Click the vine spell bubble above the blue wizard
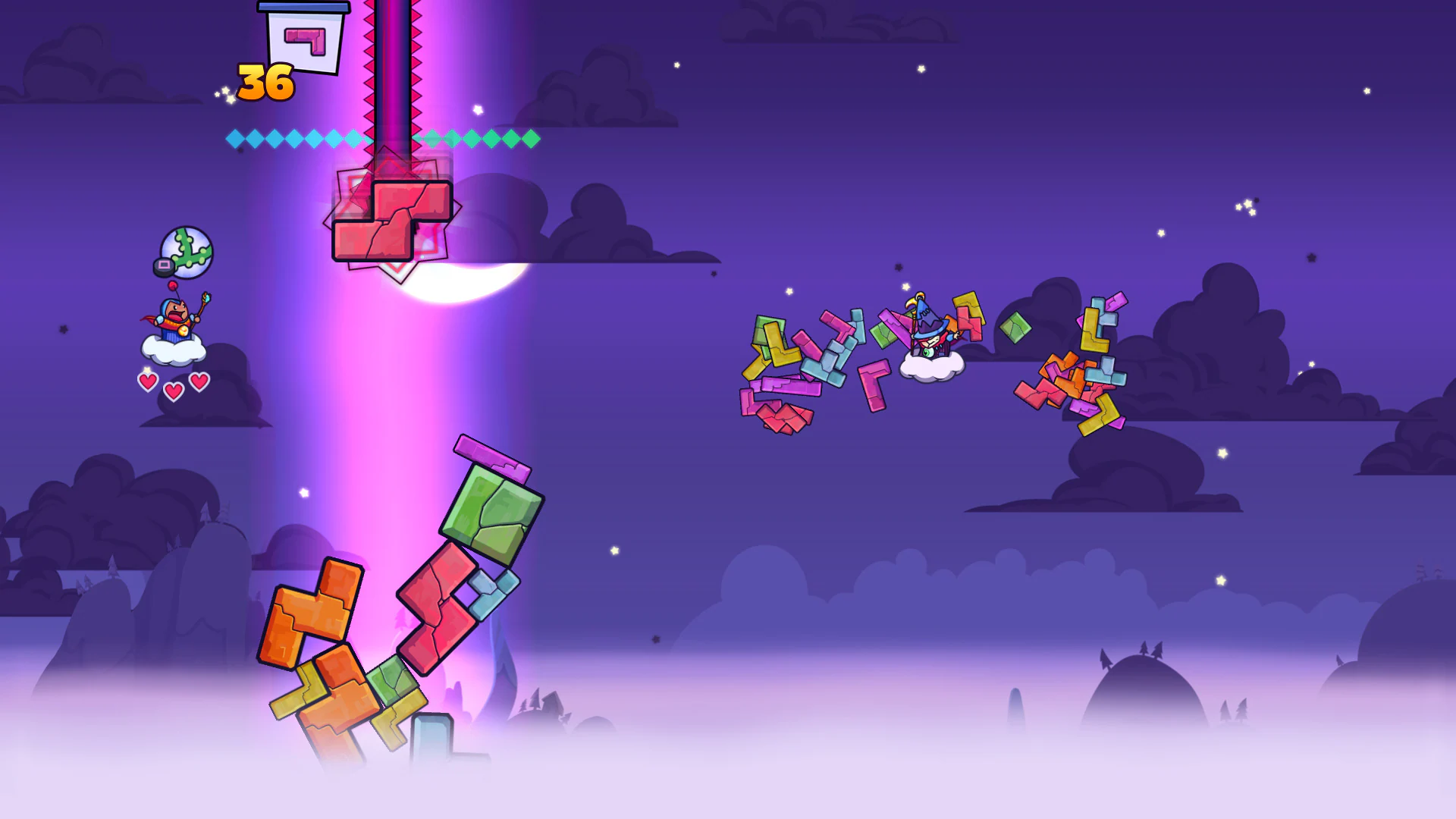1456x819 pixels. click(x=185, y=253)
